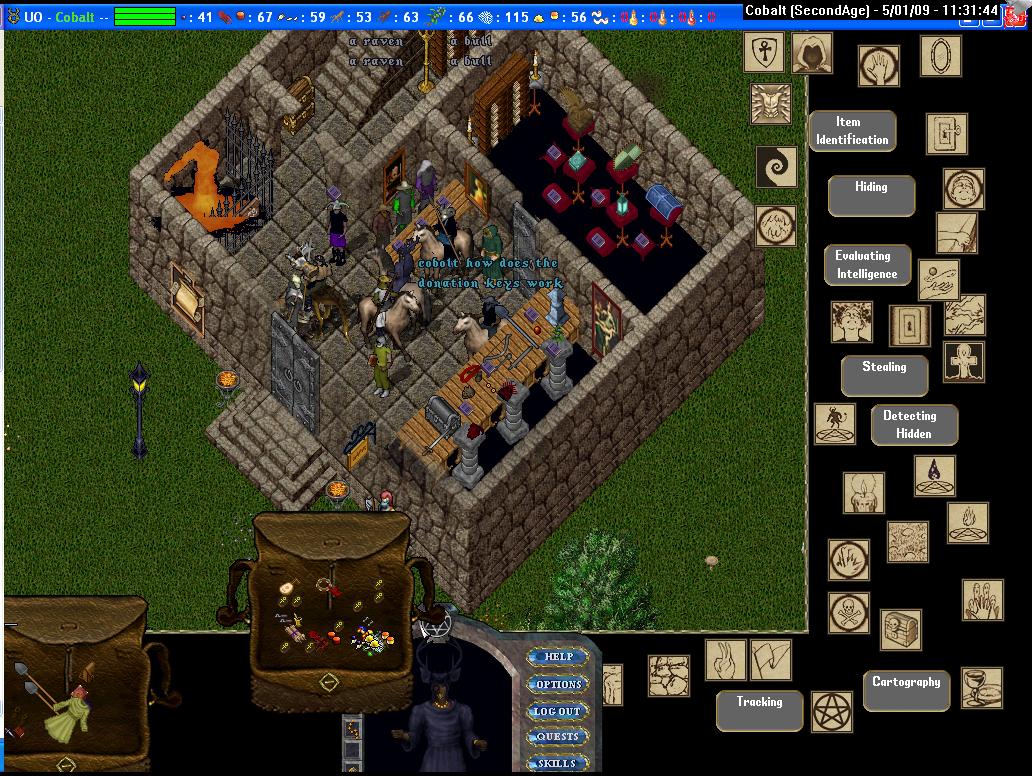Activate the Detecting Hidden skill button
This screenshot has width=1032, height=776.
[913, 425]
